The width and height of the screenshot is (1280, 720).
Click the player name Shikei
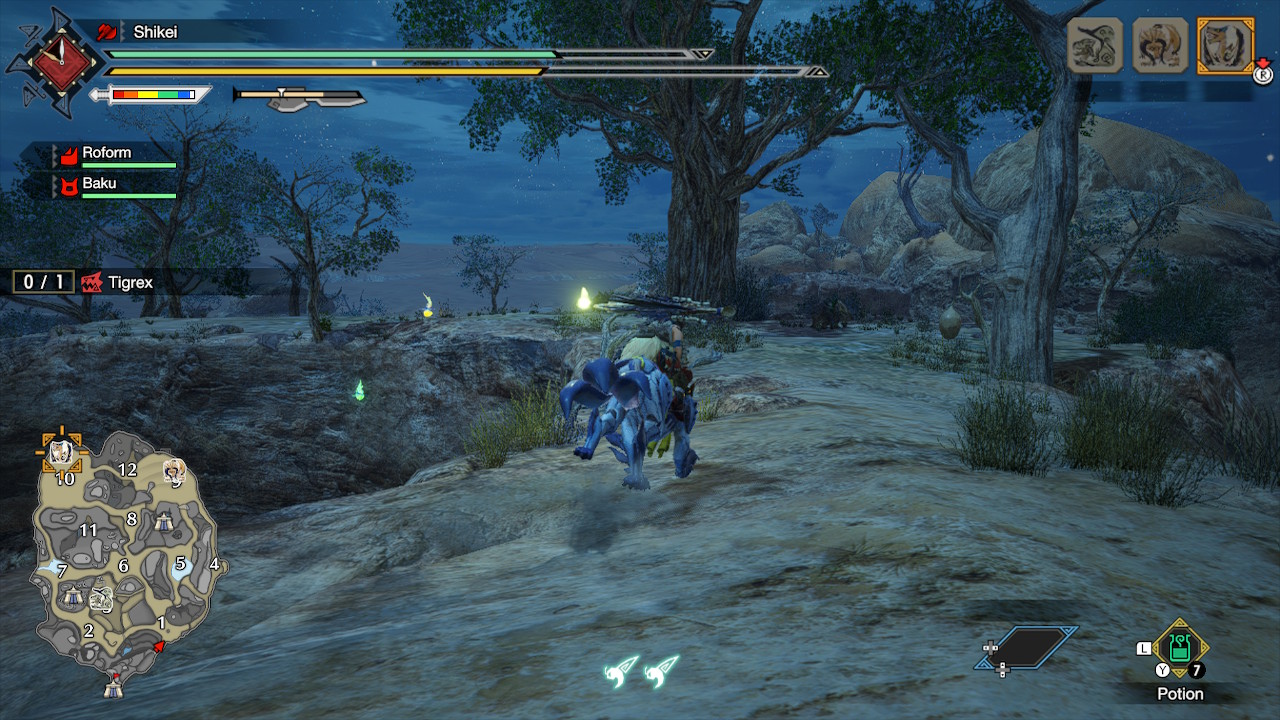[155, 32]
